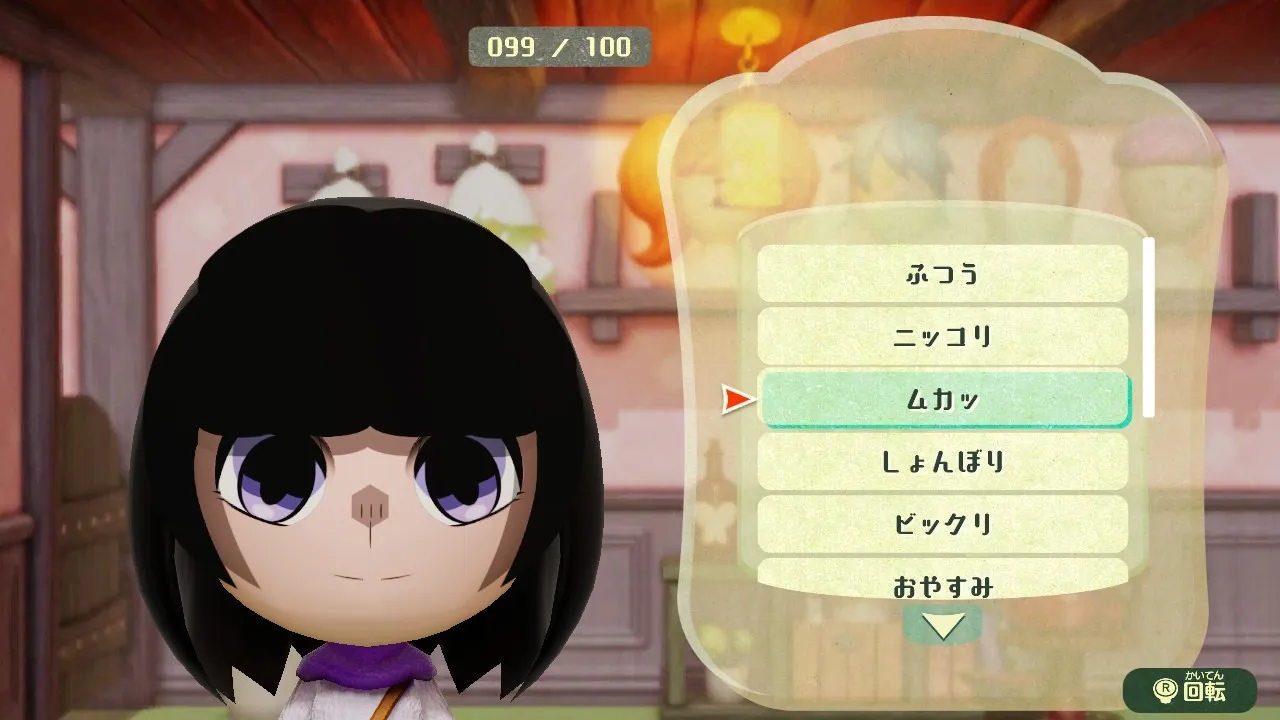
Task: Select the しょんぼり expression entry
Action: pos(942,462)
